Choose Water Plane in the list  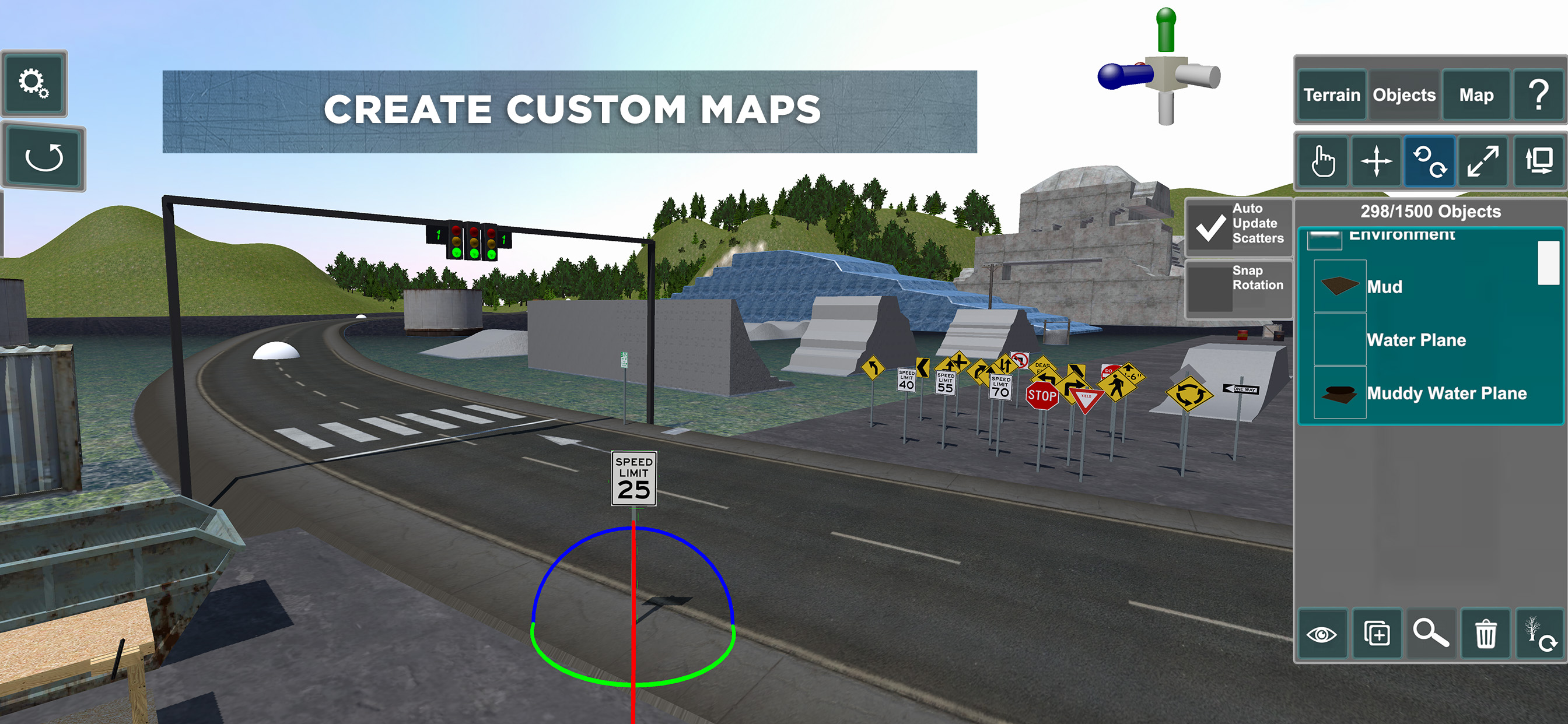(x=1416, y=339)
